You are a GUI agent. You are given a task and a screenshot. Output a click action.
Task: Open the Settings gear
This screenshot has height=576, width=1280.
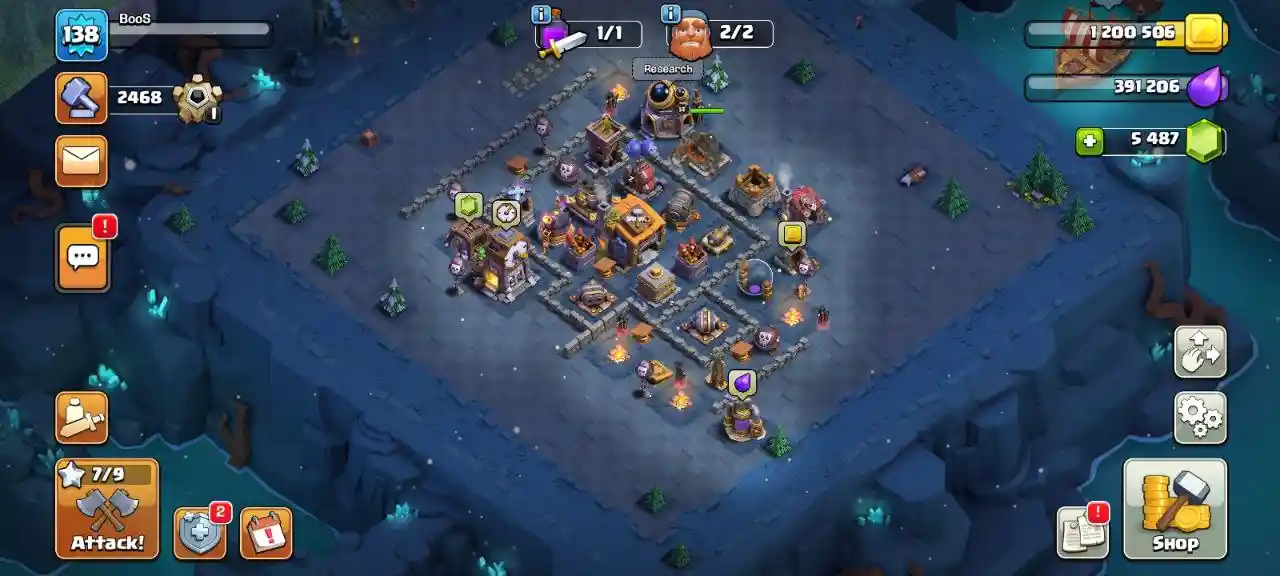pos(1200,417)
